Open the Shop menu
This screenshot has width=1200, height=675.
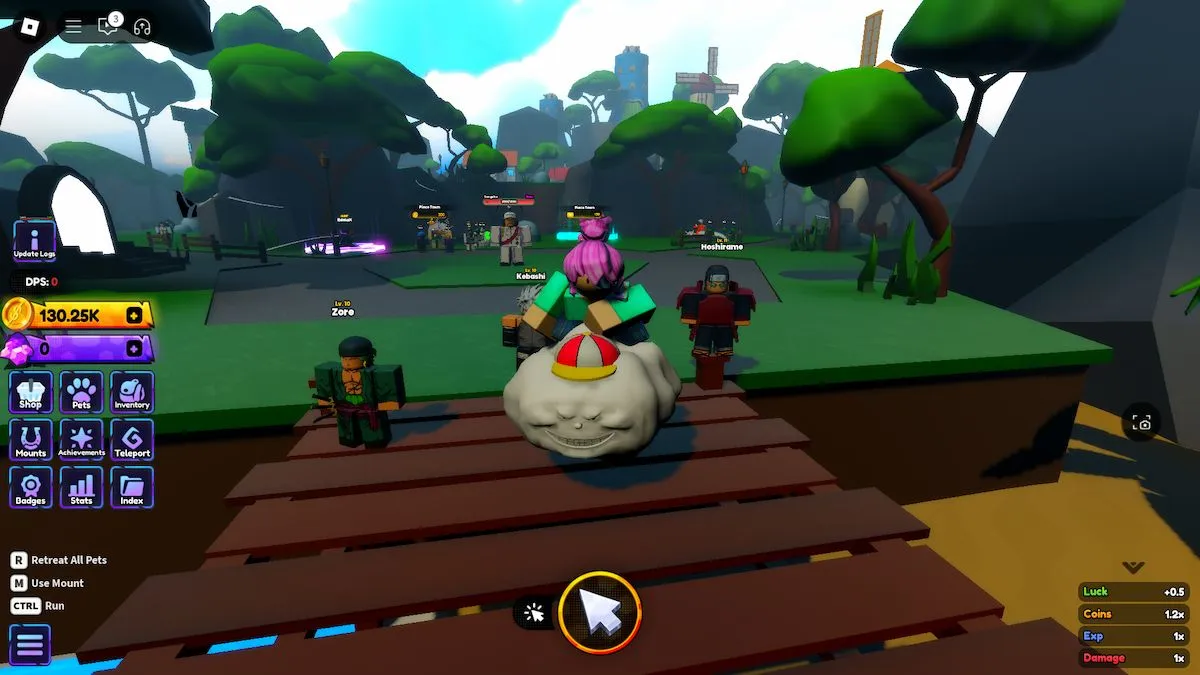pyautogui.click(x=31, y=392)
